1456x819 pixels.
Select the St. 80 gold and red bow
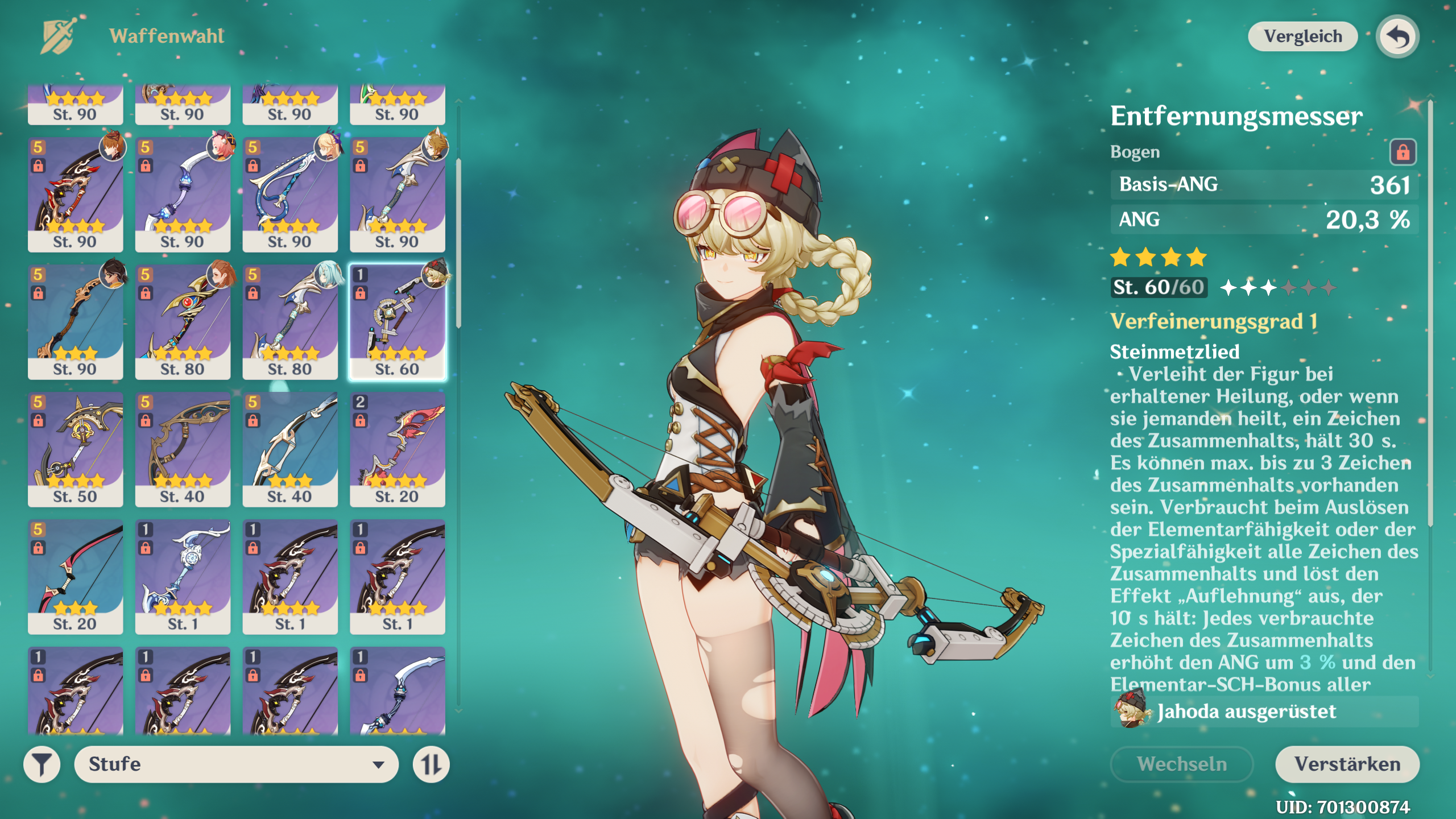[183, 322]
